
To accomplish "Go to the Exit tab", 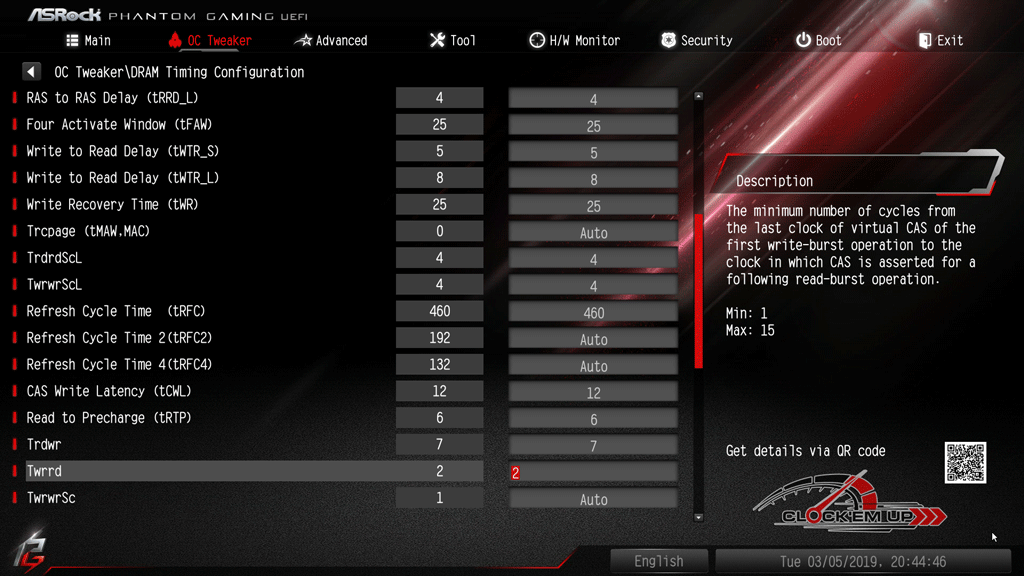I will point(940,41).
